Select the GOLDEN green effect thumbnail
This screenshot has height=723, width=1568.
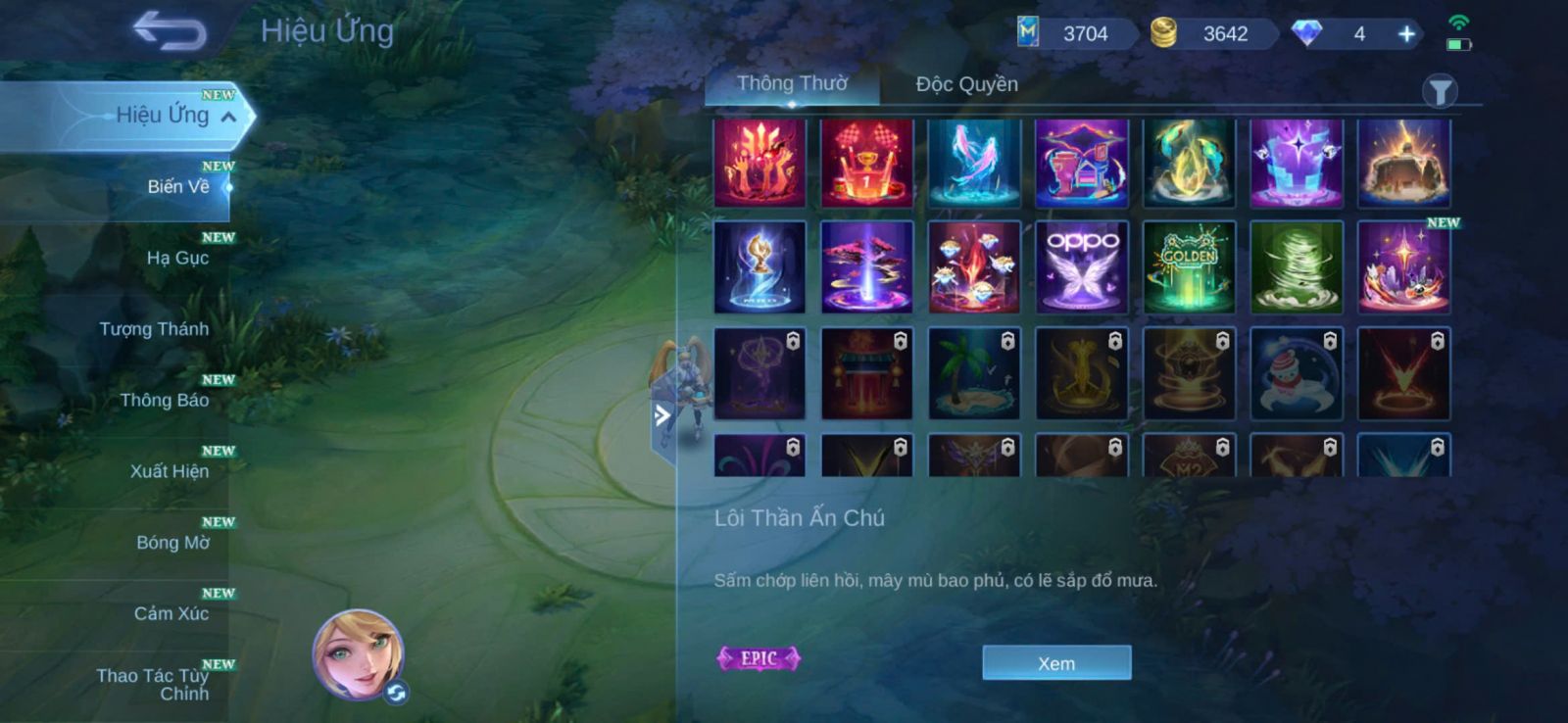[1189, 266]
